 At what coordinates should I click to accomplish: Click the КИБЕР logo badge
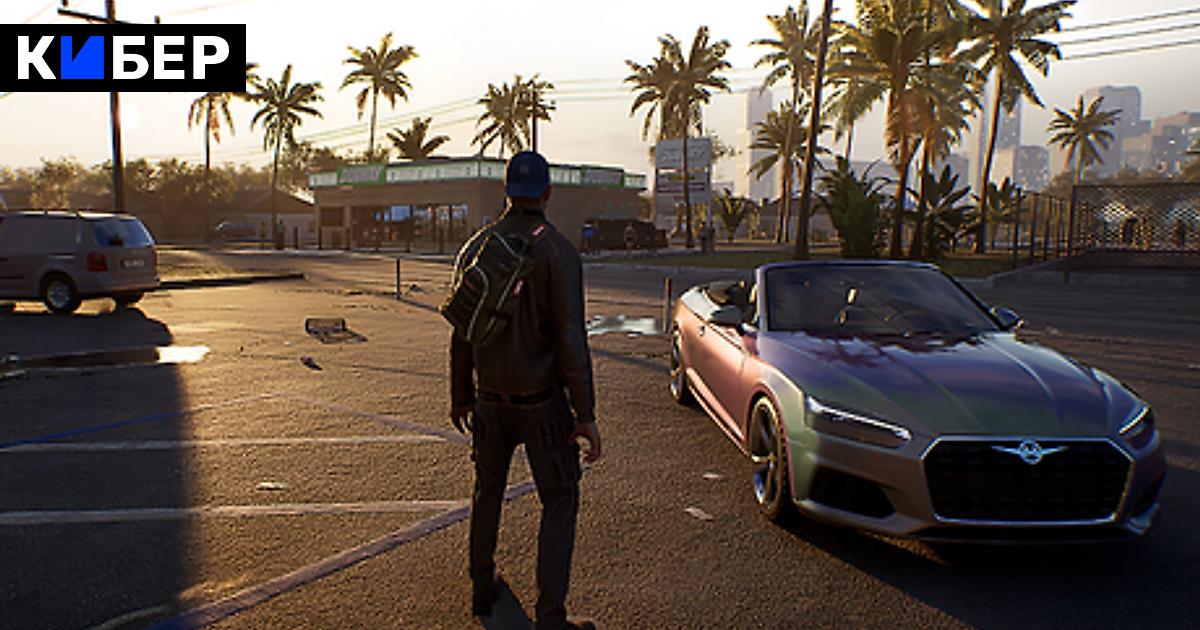point(123,58)
